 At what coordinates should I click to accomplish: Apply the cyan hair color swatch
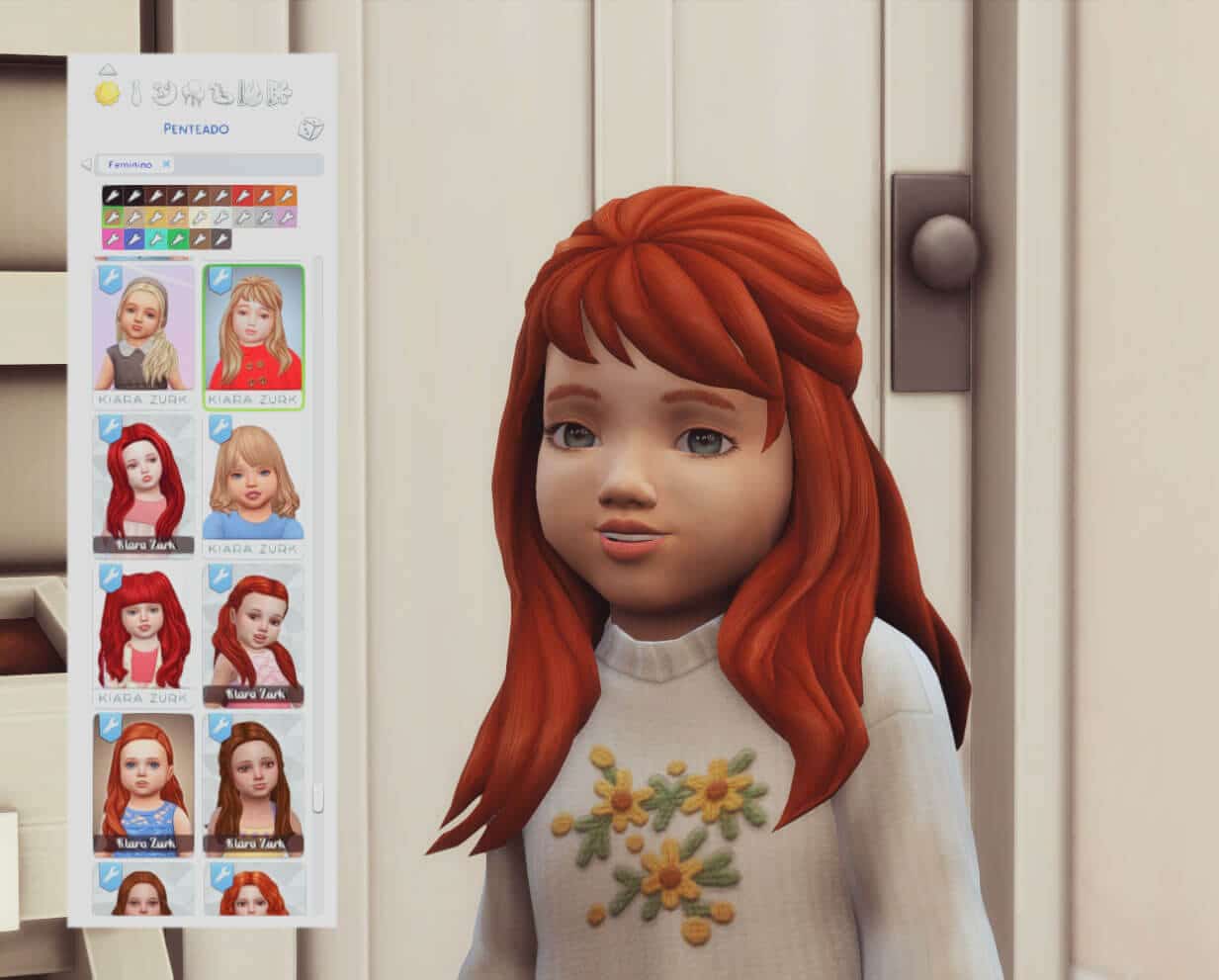155,238
